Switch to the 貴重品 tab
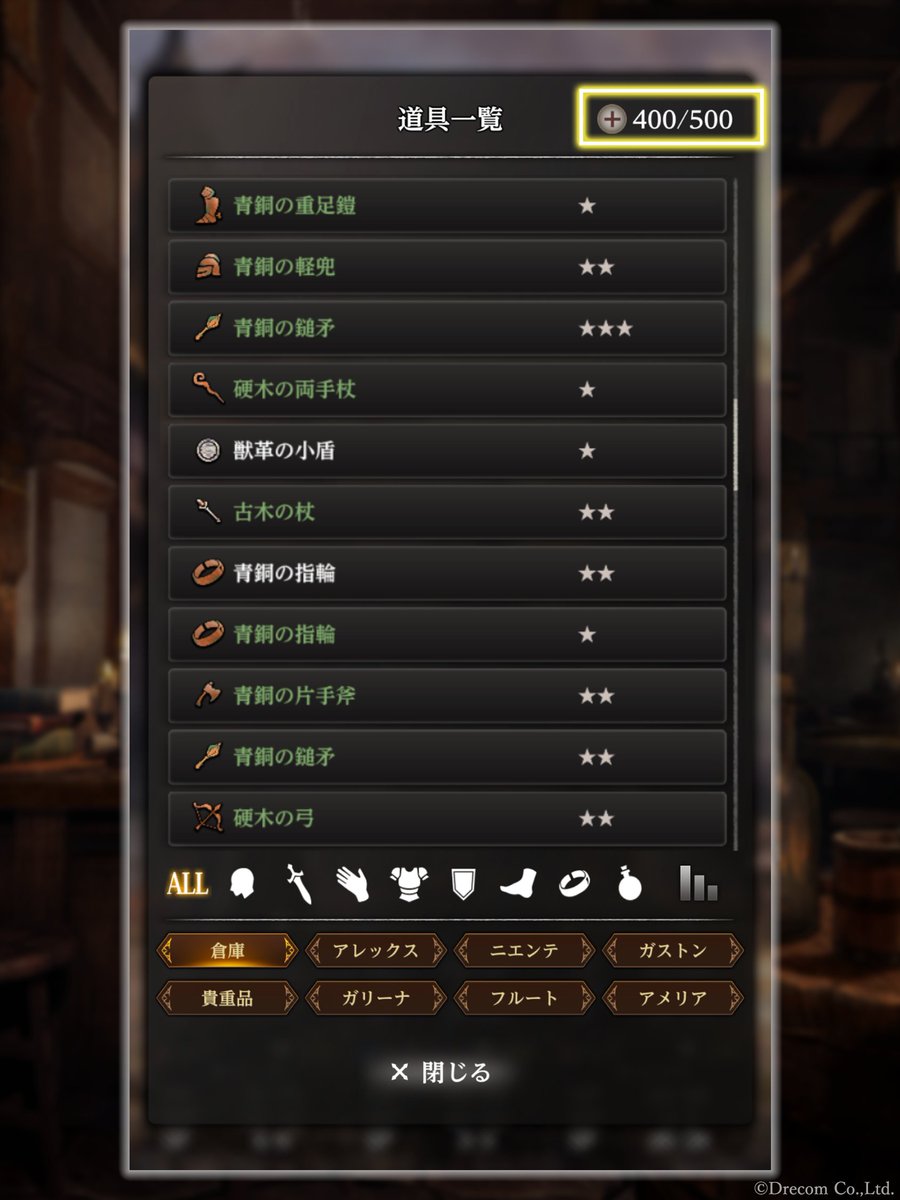 227,998
